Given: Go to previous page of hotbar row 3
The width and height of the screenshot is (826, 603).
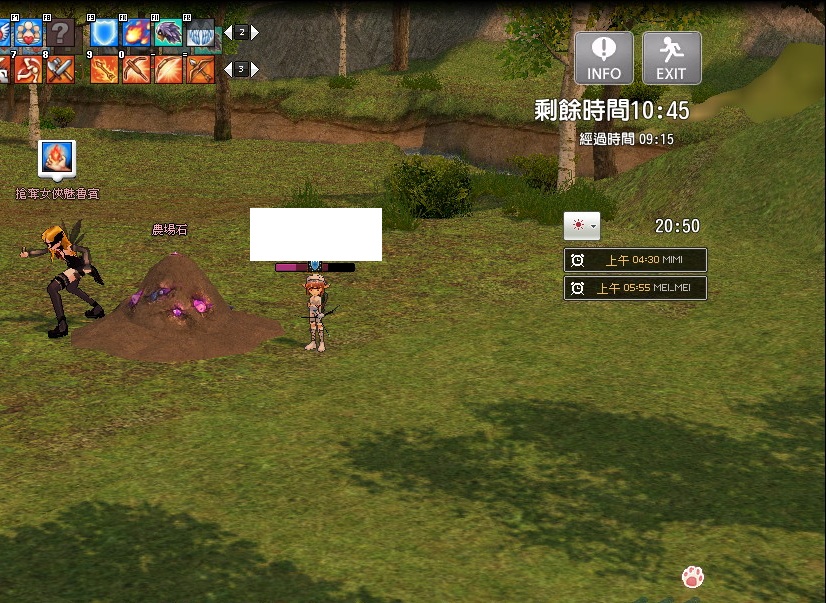Looking at the screenshot, I should 227,69.
